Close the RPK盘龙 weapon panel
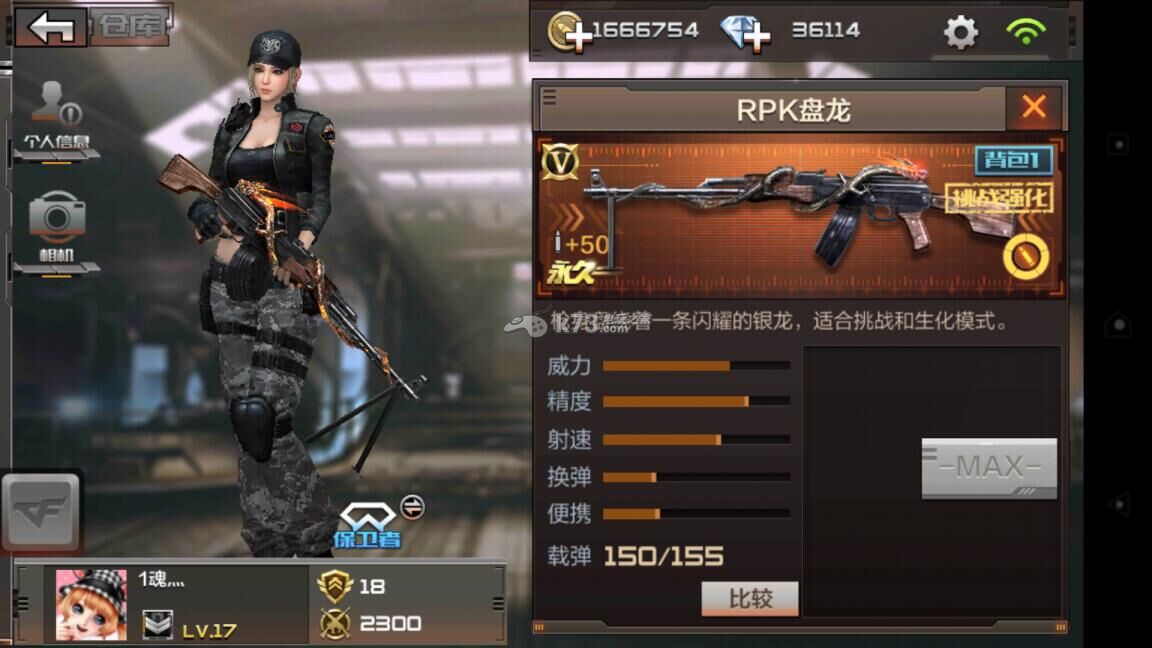Image resolution: width=1152 pixels, height=648 pixels. (x=1034, y=107)
